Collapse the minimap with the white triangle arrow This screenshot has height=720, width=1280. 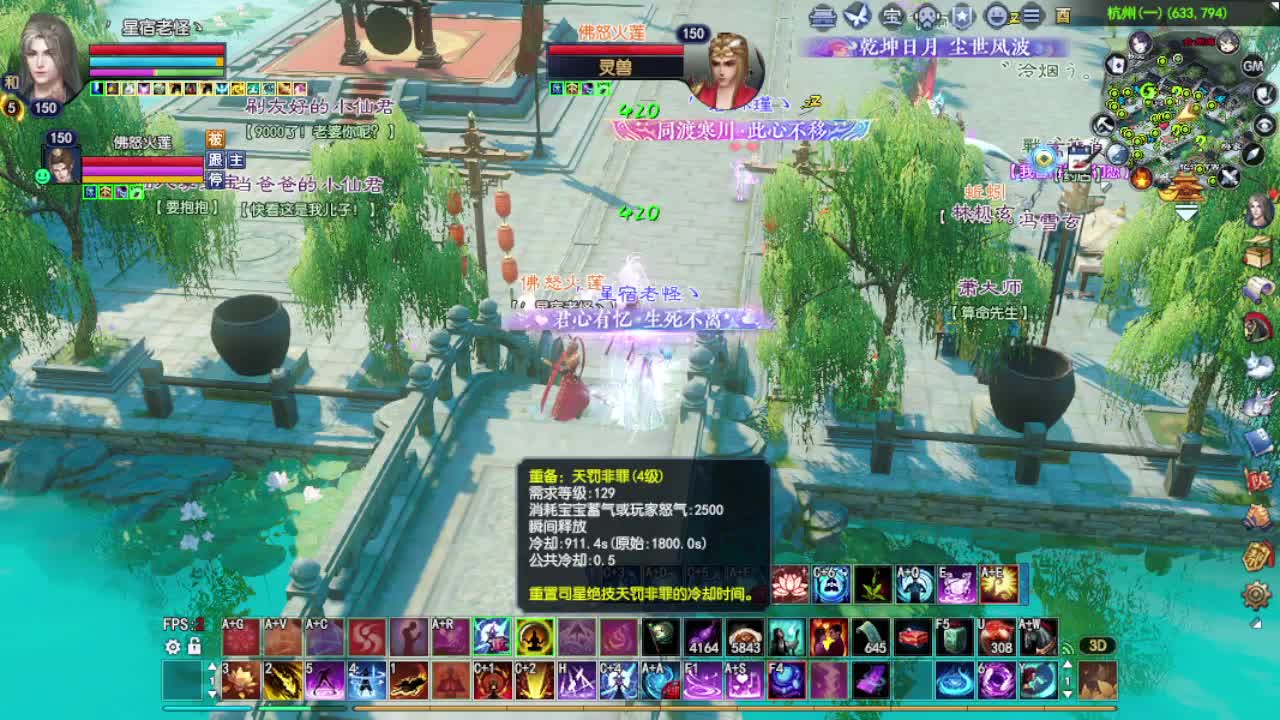pos(1188,211)
